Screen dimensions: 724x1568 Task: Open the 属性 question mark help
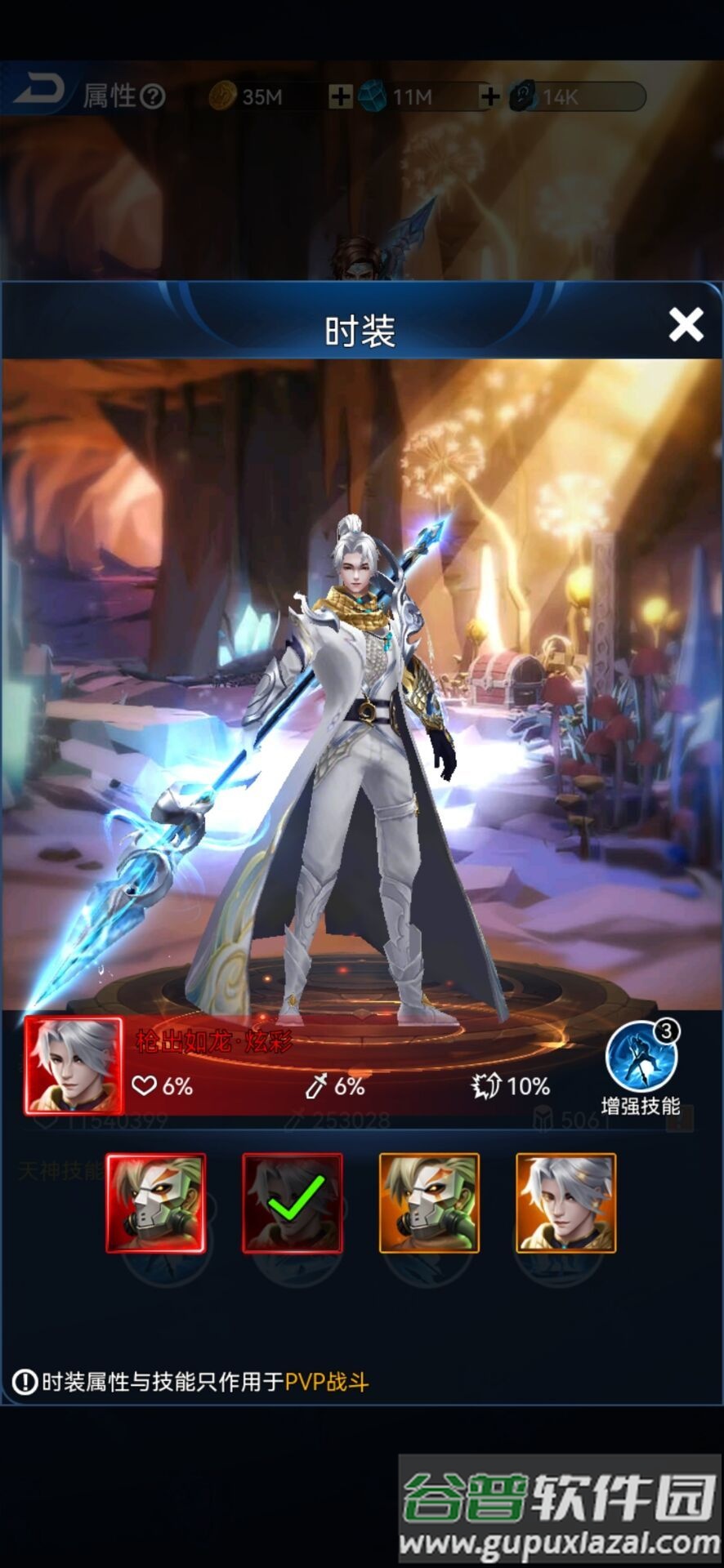click(x=152, y=97)
